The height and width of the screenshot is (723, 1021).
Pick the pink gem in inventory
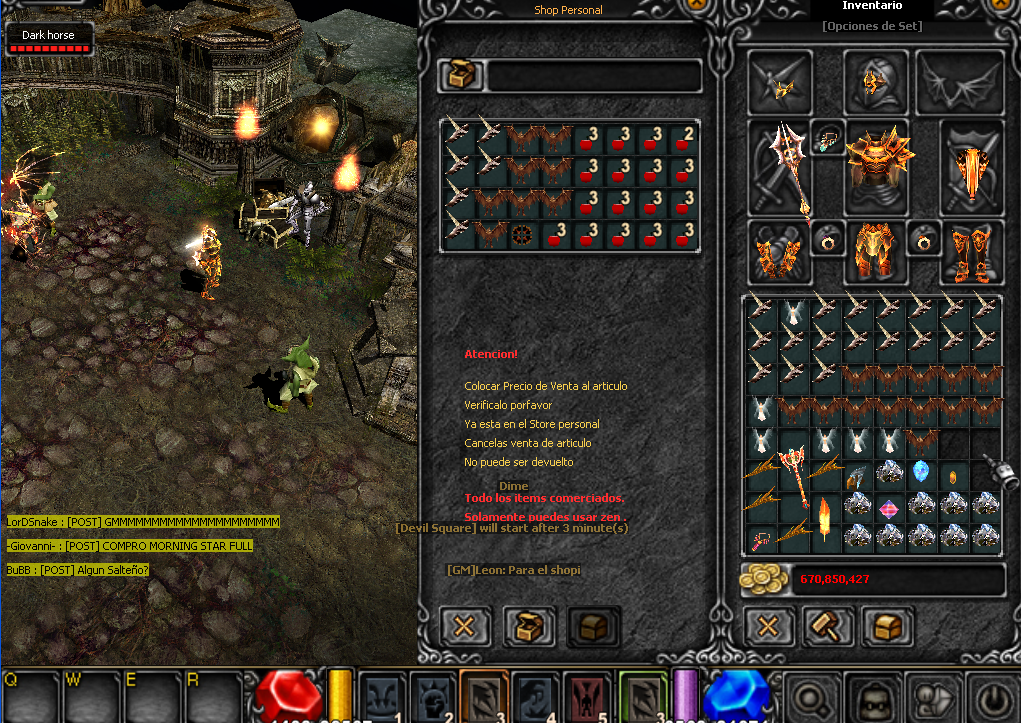point(888,508)
